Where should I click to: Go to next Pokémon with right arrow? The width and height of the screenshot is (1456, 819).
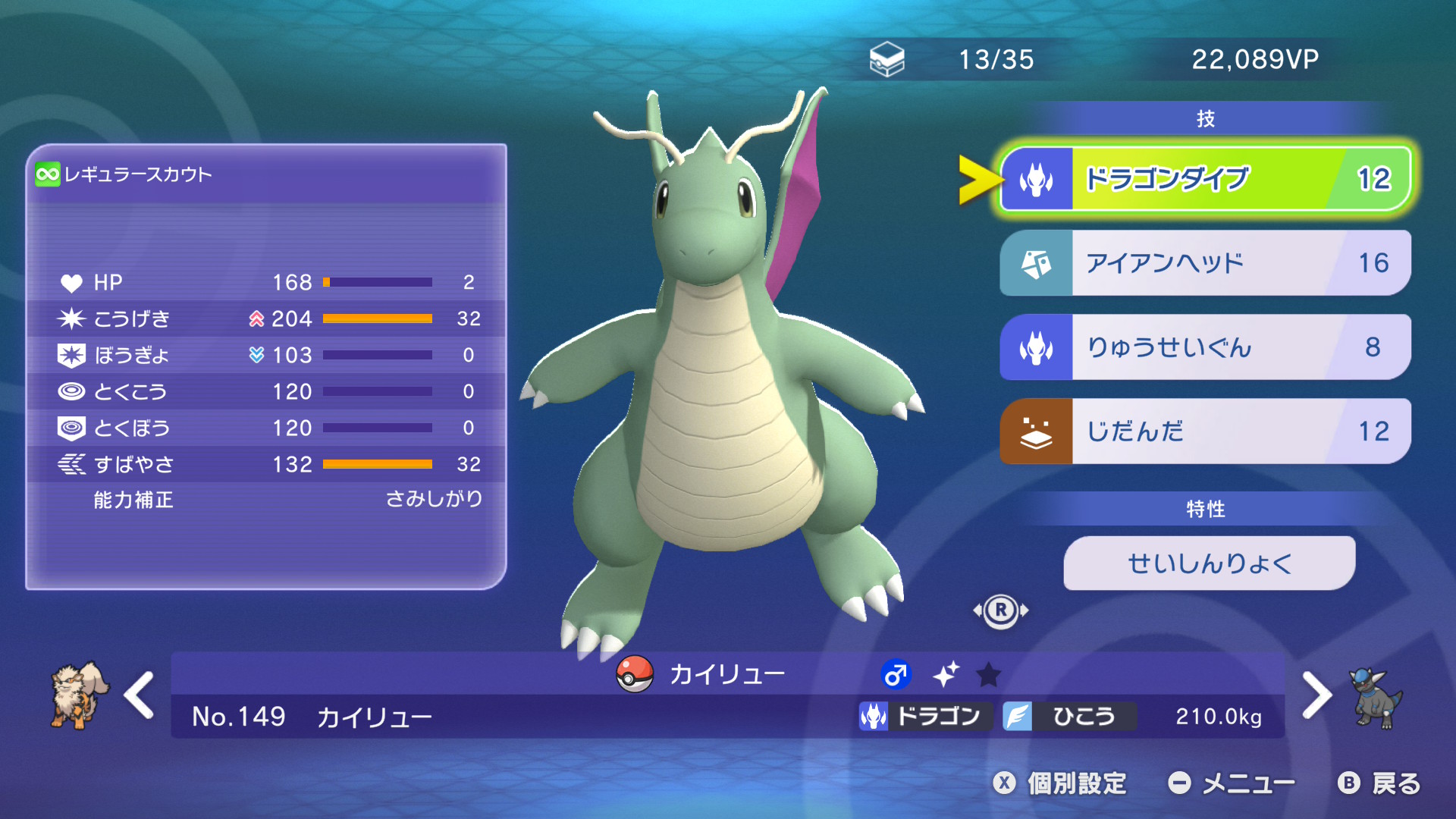[1316, 695]
